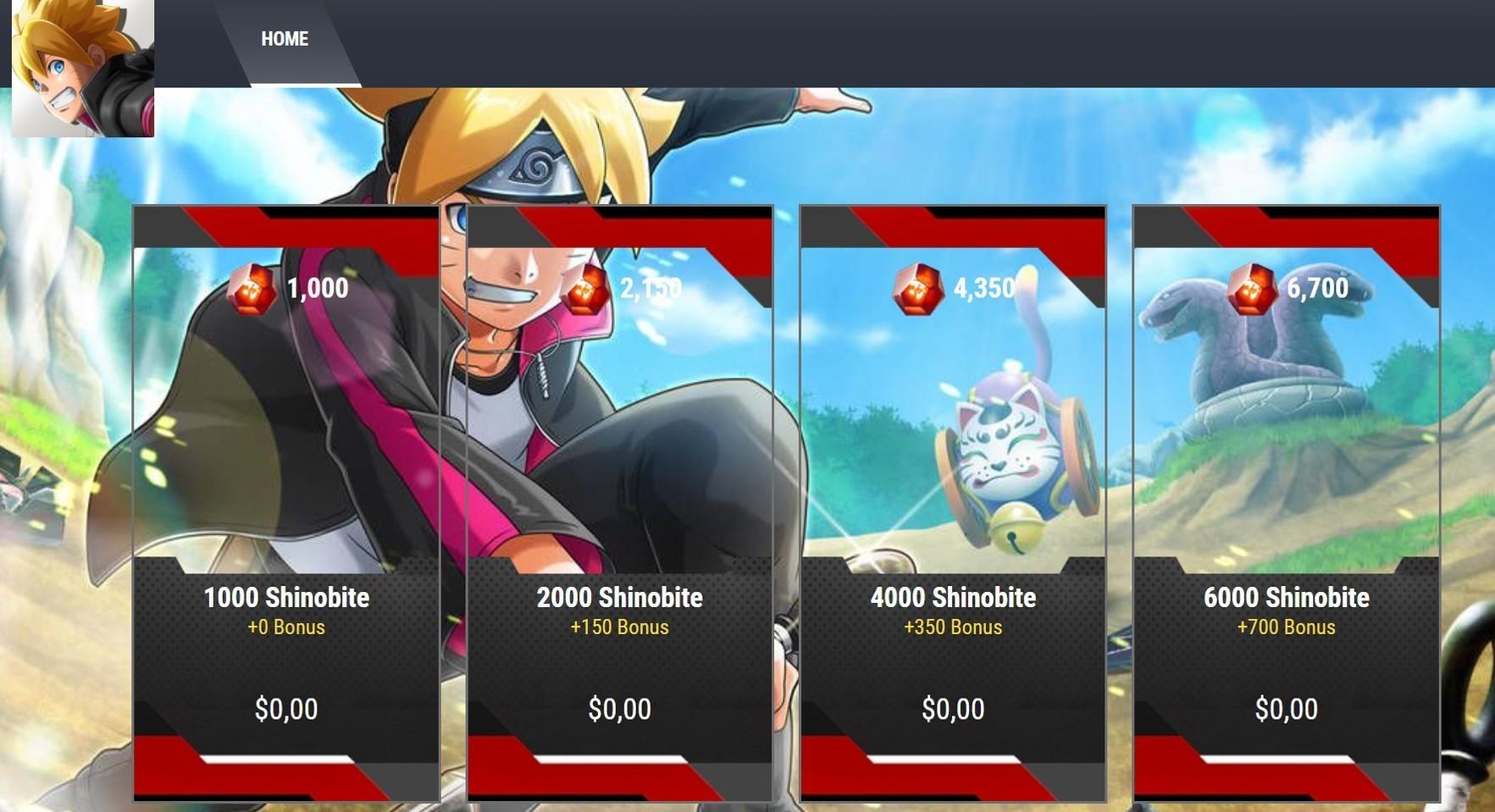The width and height of the screenshot is (1495, 812).
Task: Select the +350 Bonus text under 4000 Shinobite
Action: [952, 627]
